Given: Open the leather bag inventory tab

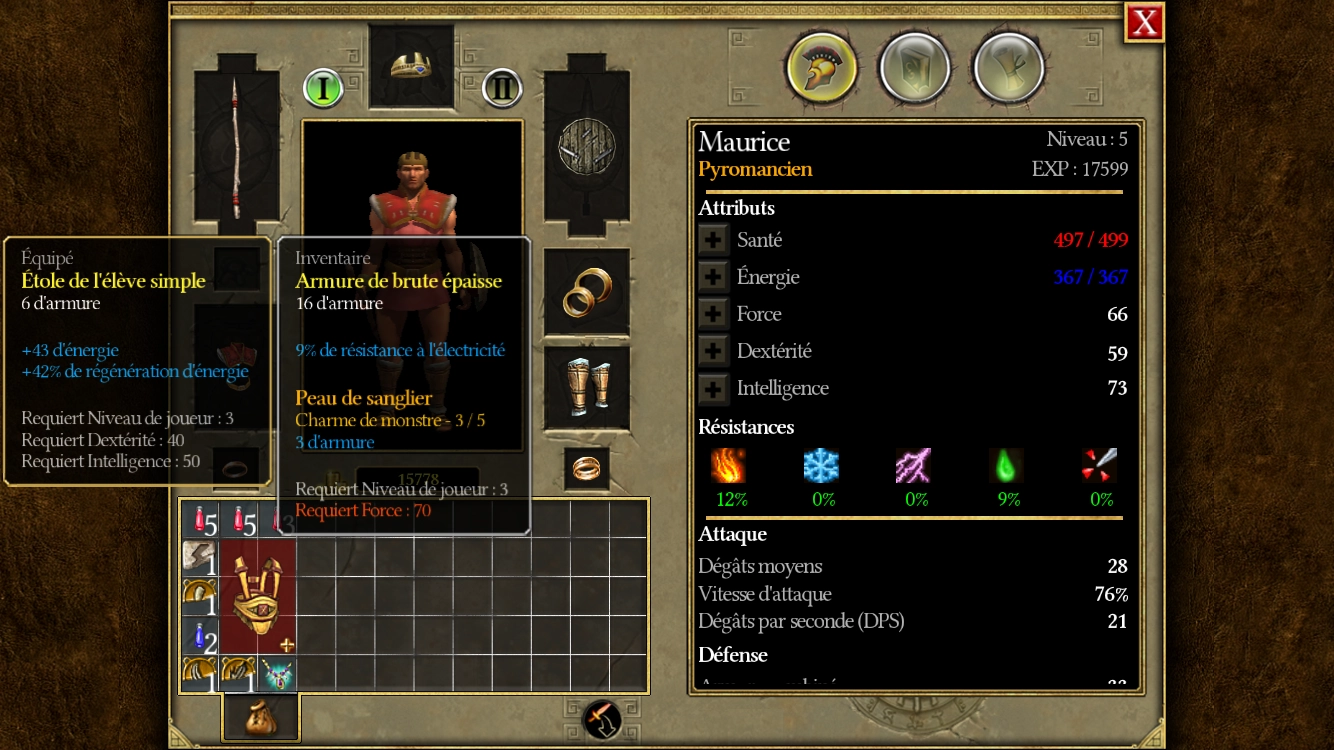Looking at the screenshot, I should pos(260,717).
